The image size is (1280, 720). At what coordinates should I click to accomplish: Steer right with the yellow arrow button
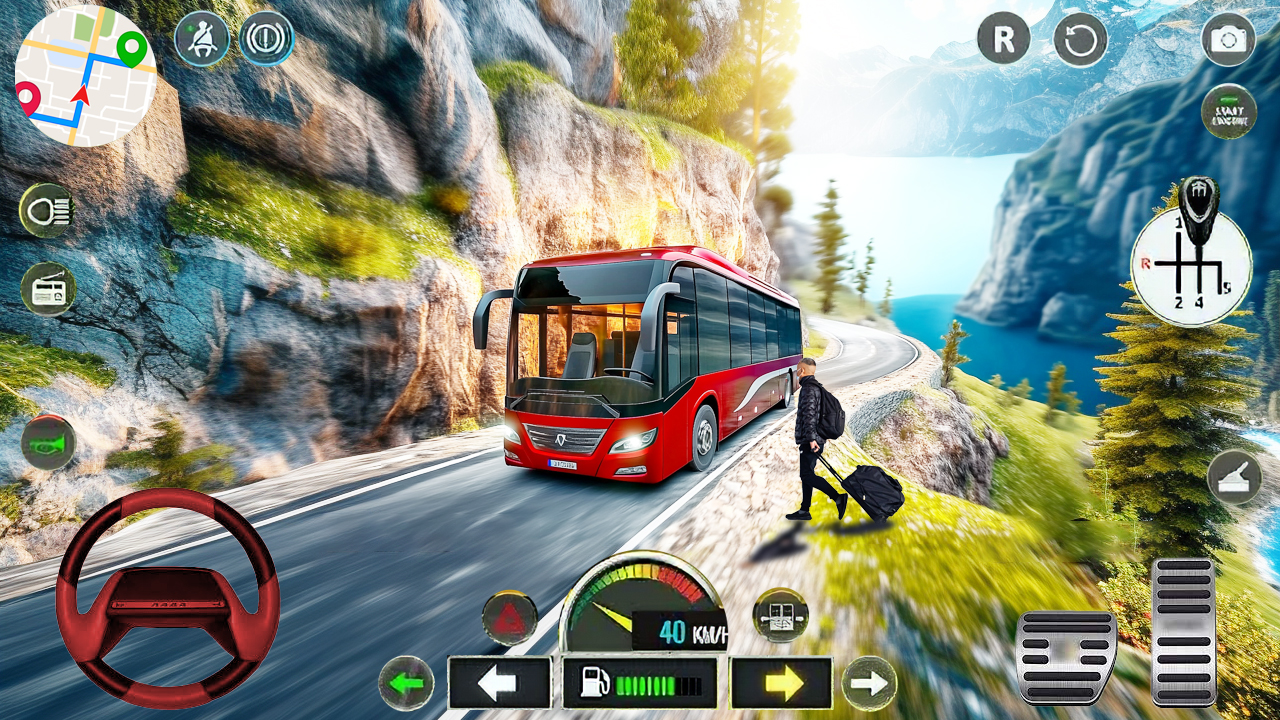coord(781,683)
